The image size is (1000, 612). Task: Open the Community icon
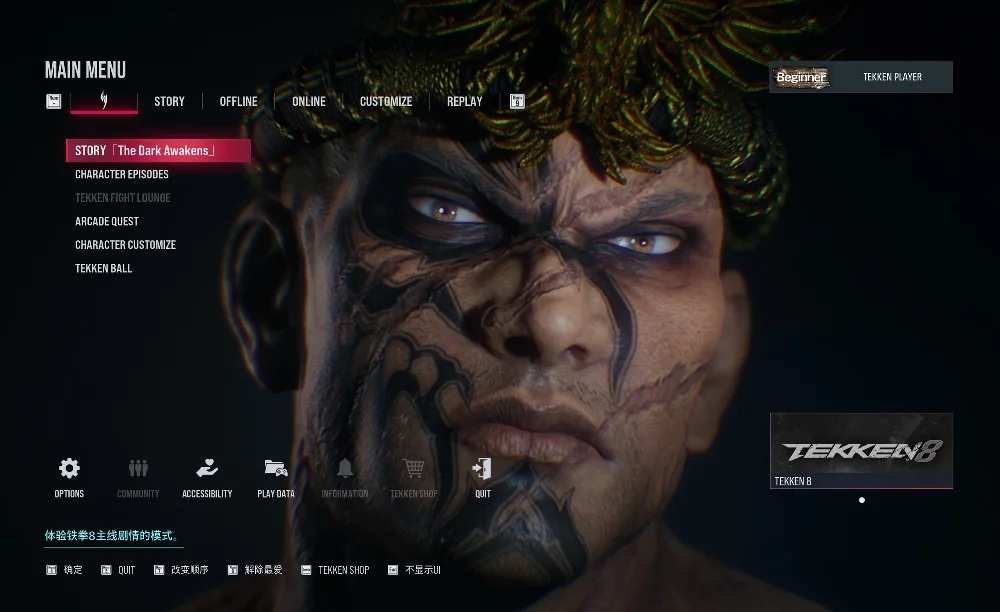click(138, 476)
